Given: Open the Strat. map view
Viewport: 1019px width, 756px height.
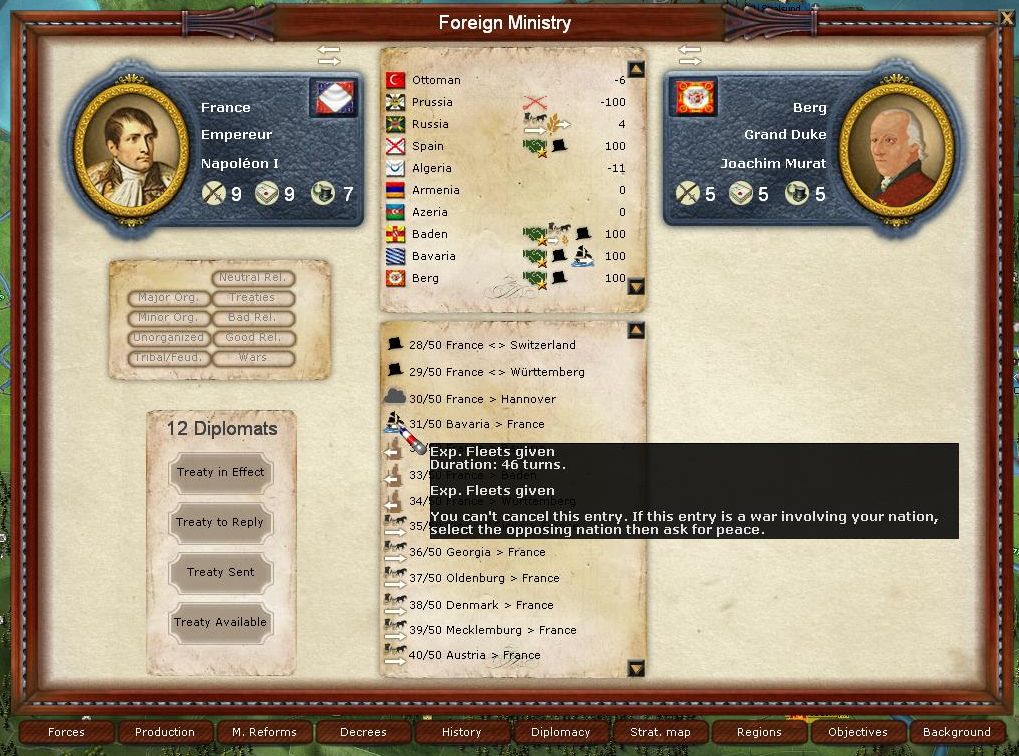Looking at the screenshot, I should click(x=660, y=732).
